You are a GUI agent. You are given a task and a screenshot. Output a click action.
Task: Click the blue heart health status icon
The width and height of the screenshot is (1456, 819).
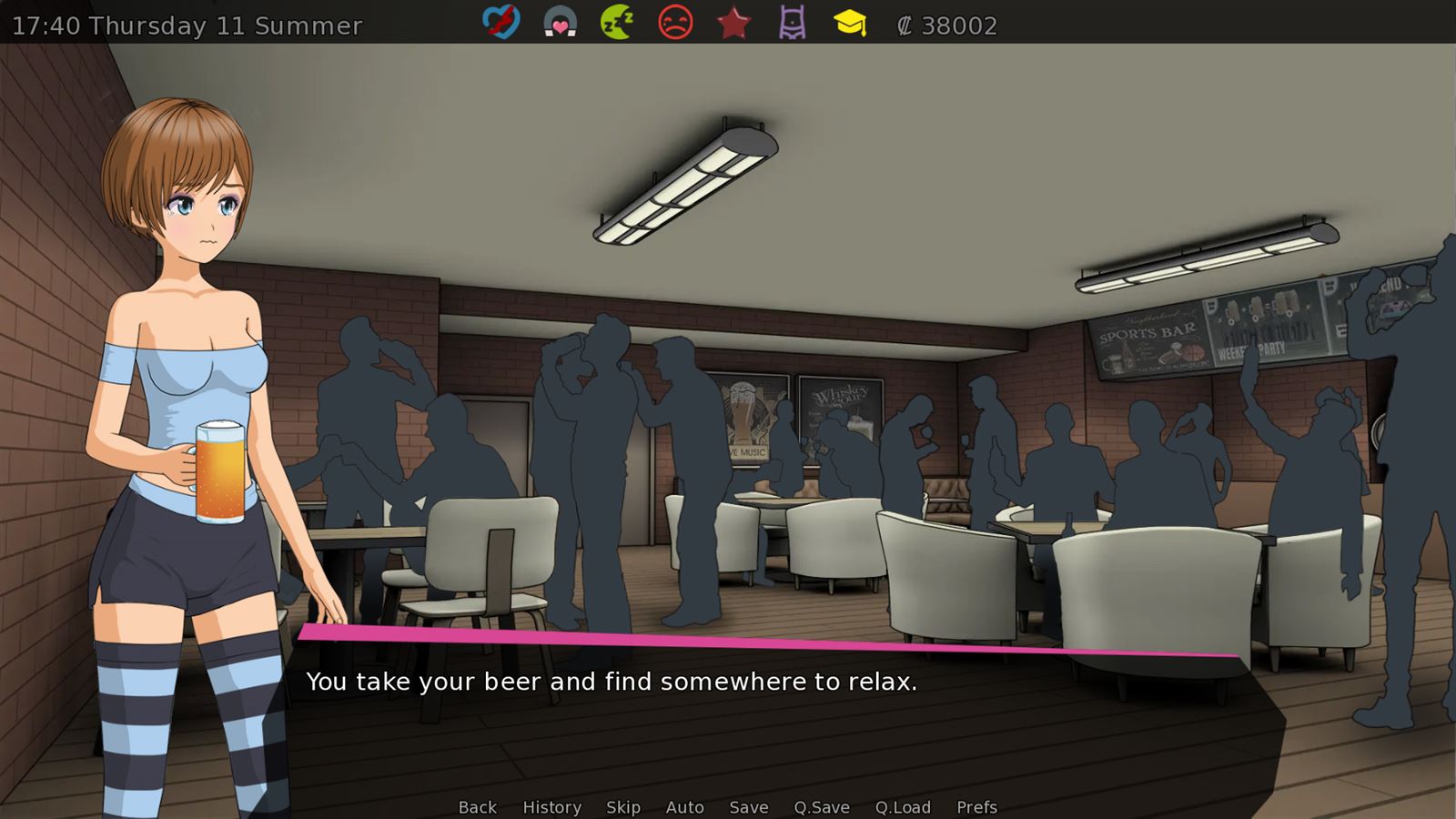point(500,23)
